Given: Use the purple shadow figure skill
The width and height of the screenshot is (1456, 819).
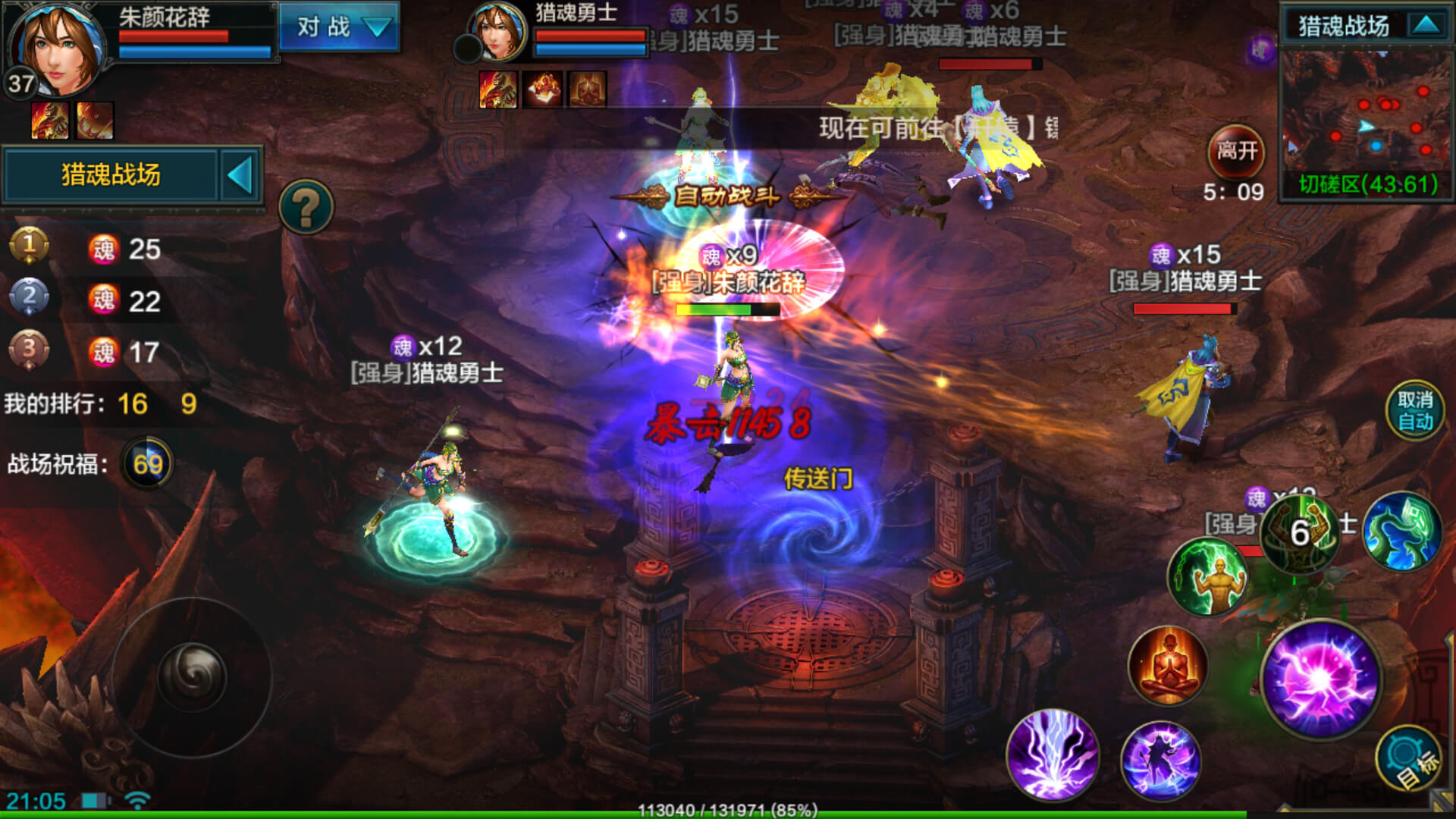Looking at the screenshot, I should coord(1160,761).
